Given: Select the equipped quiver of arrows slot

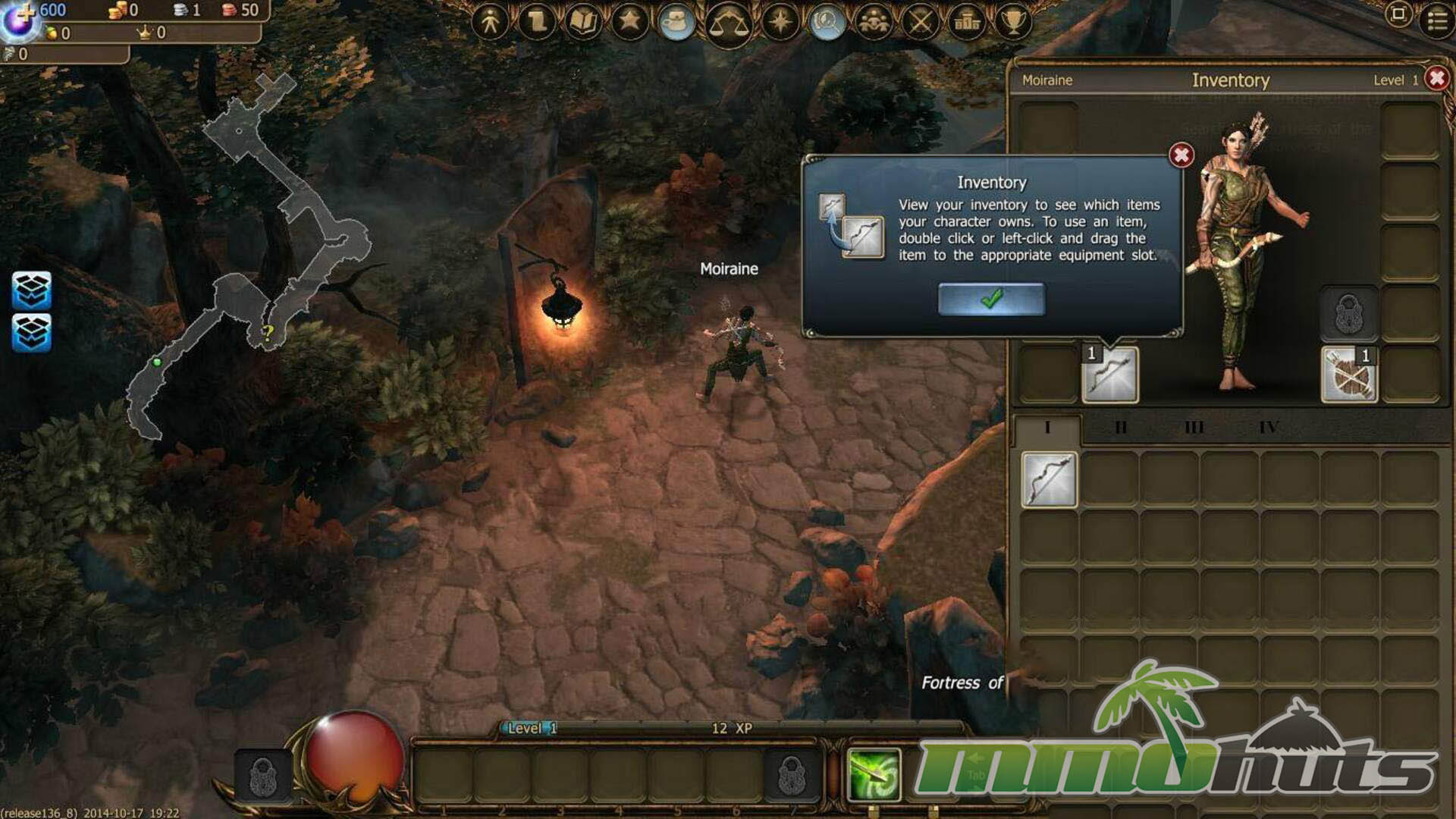Looking at the screenshot, I should click(x=1349, y=375).
